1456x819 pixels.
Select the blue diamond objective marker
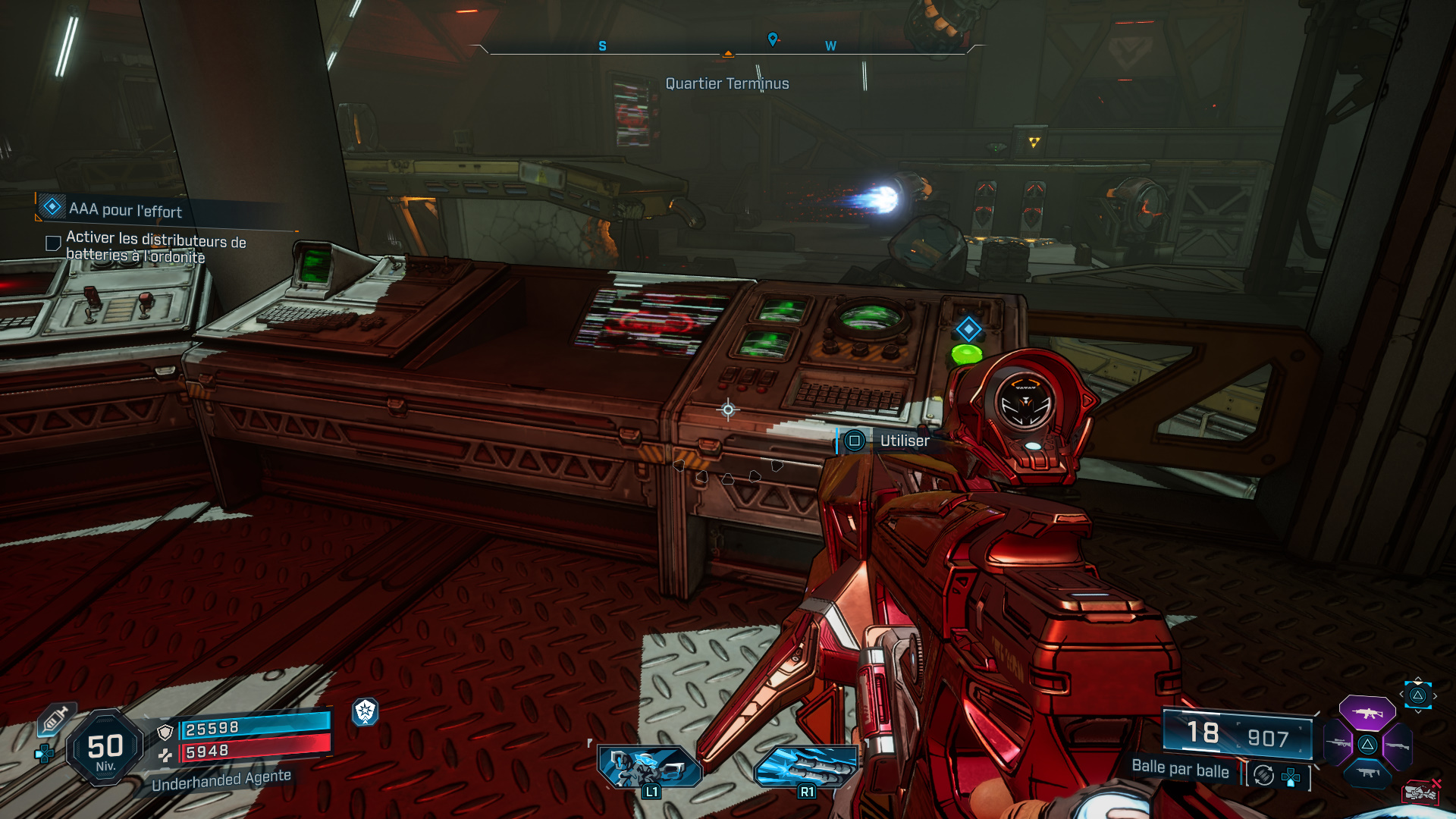point(968,329)
